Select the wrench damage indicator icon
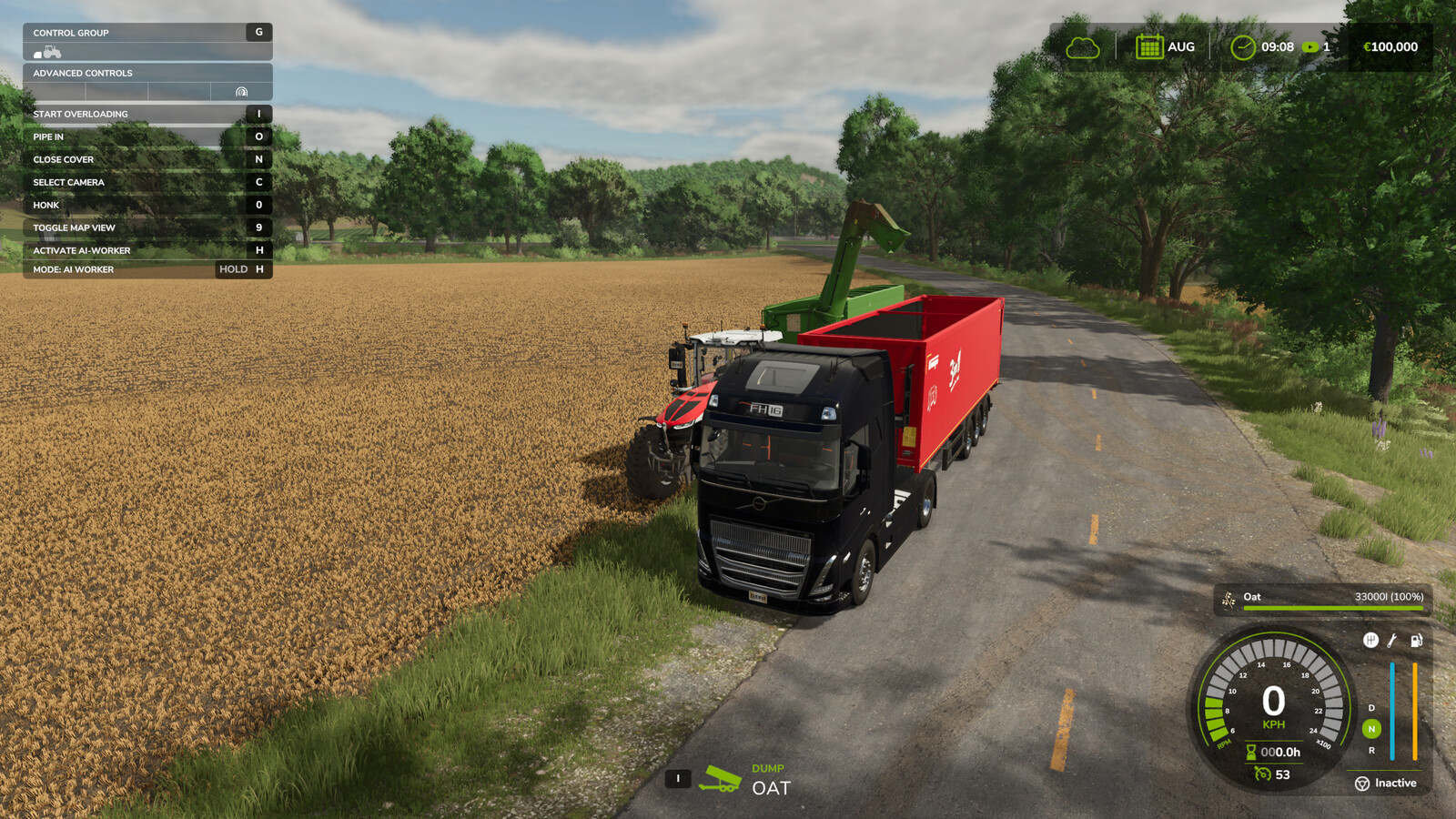 [1392, 641]
